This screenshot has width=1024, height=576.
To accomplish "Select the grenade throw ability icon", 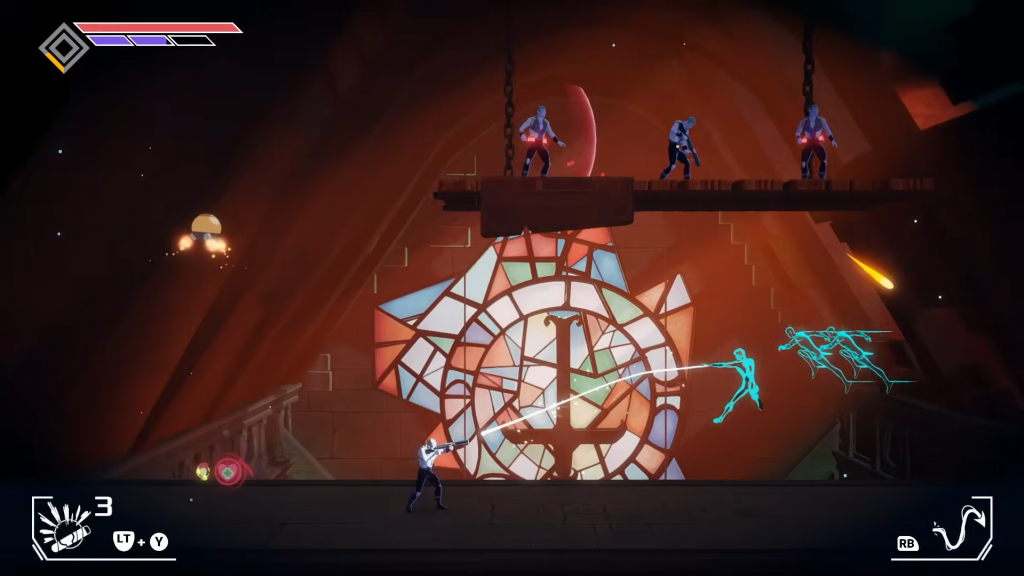I will coord(64,526).
